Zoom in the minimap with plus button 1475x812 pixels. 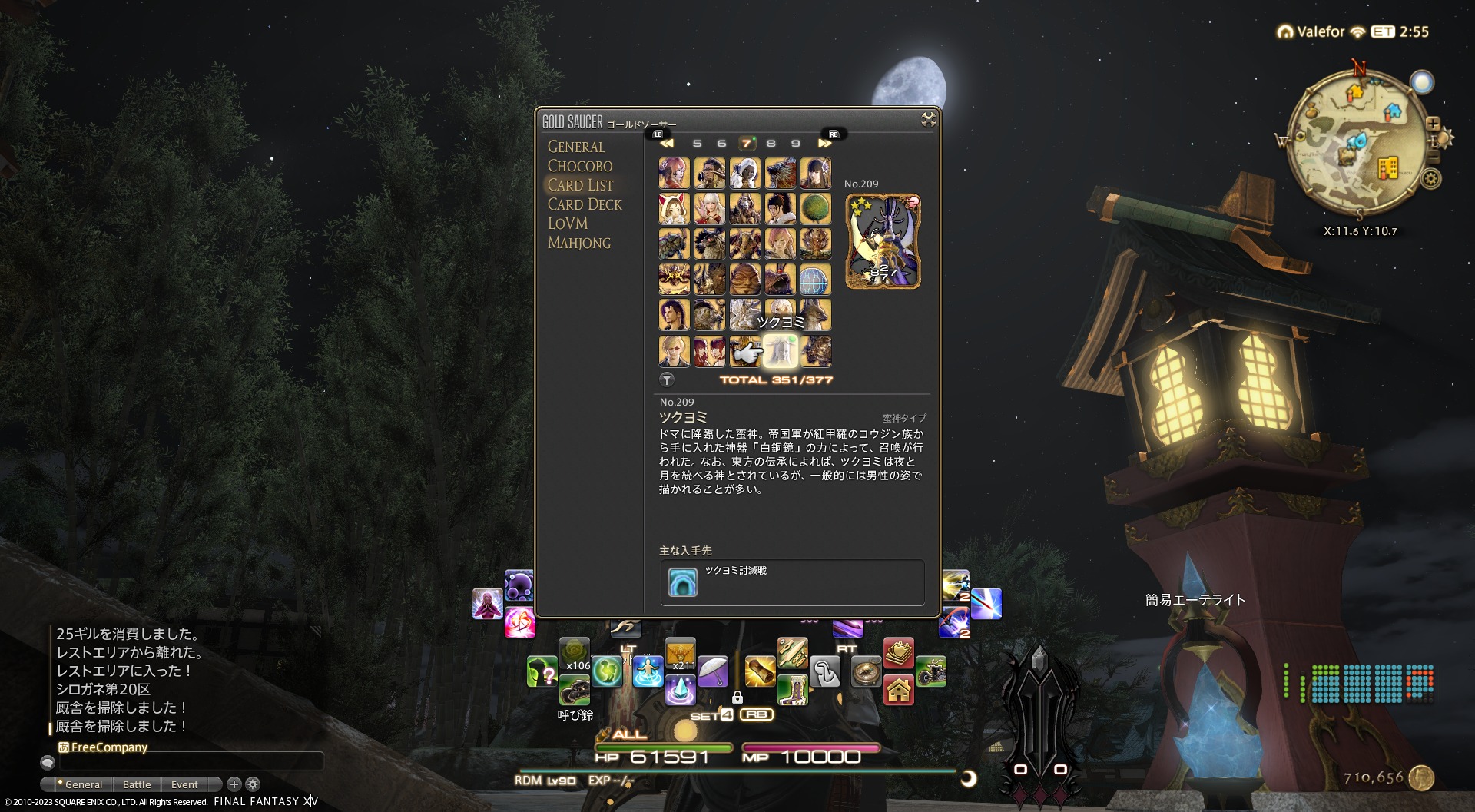1433,124
